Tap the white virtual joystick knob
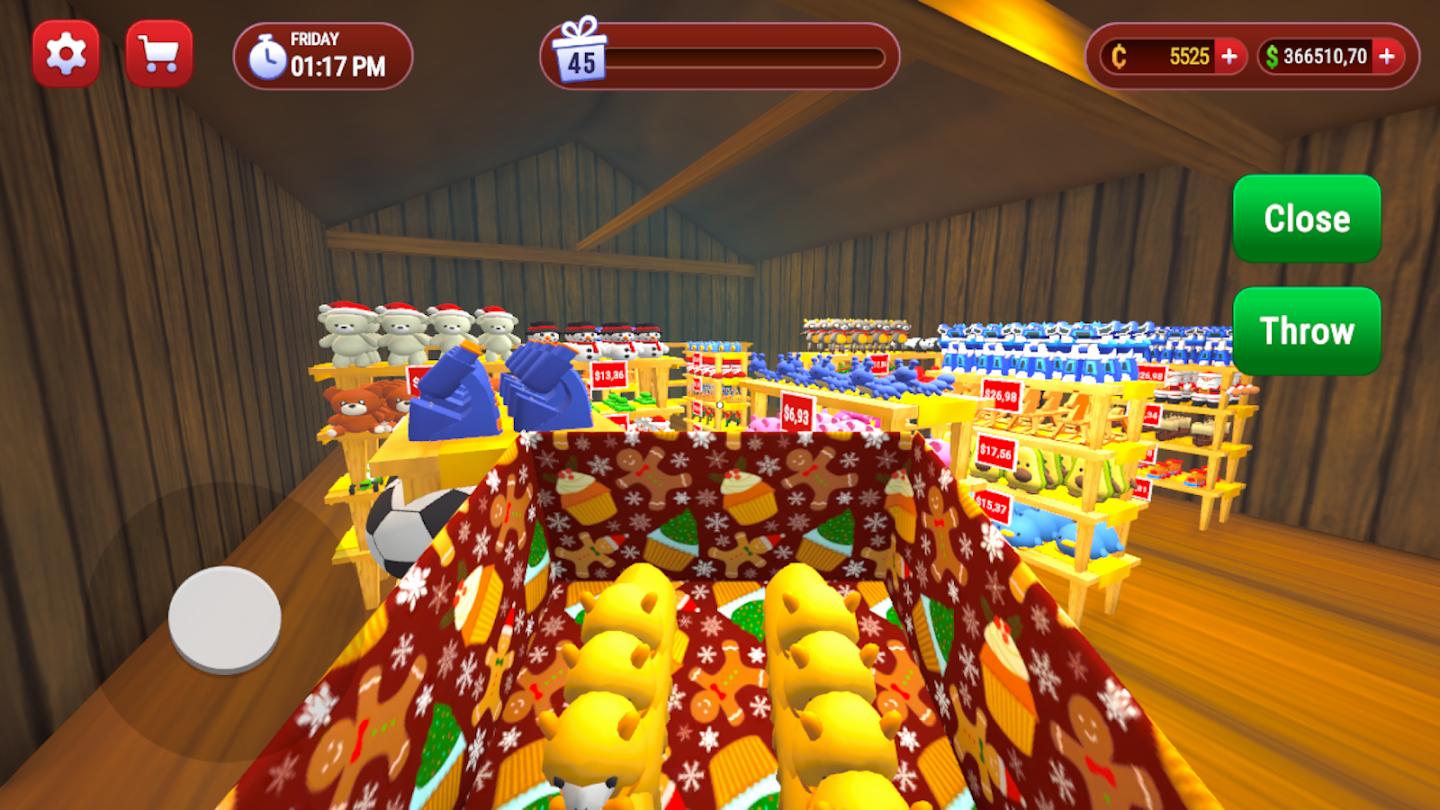 point(224,619)
